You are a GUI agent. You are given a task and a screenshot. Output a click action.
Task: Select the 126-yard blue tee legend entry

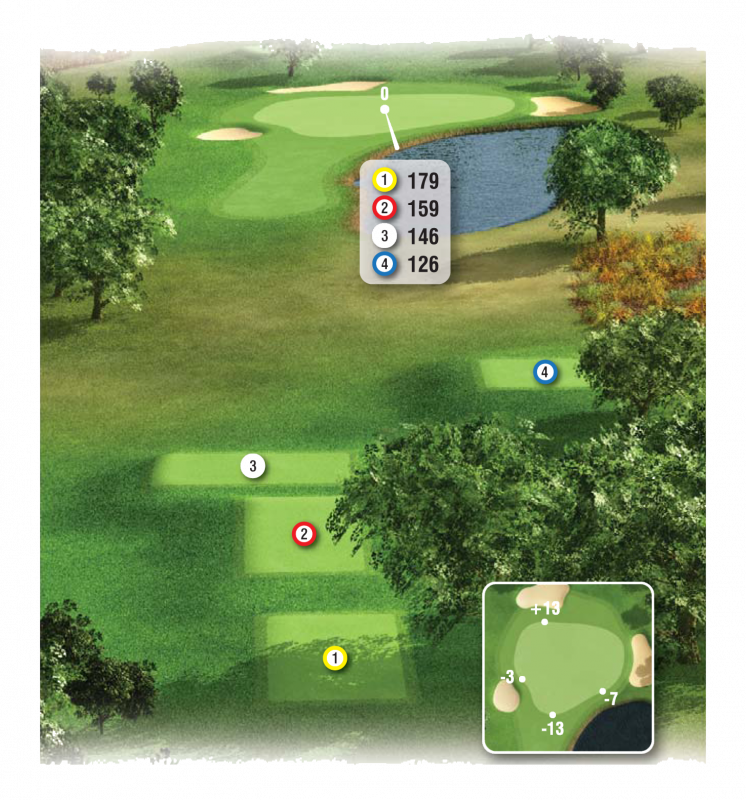404,264
